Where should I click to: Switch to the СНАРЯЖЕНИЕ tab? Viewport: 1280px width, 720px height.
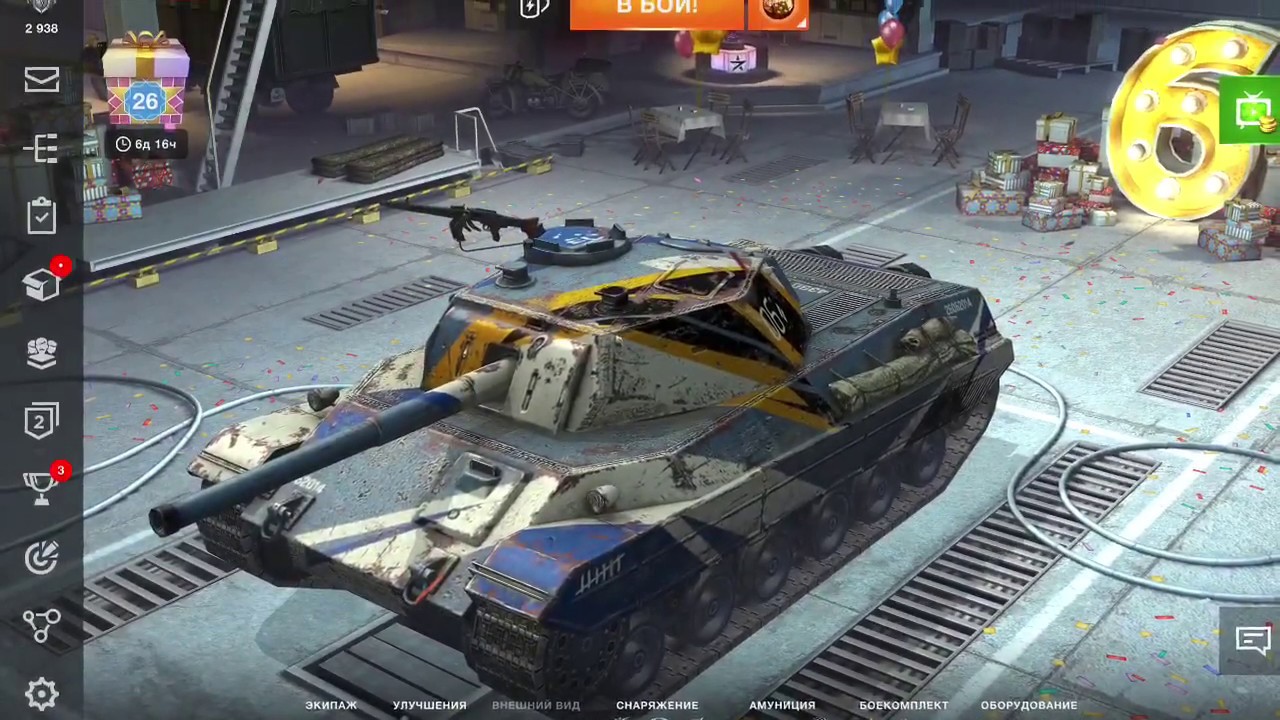pyautogui.click(x=657, y=705)
